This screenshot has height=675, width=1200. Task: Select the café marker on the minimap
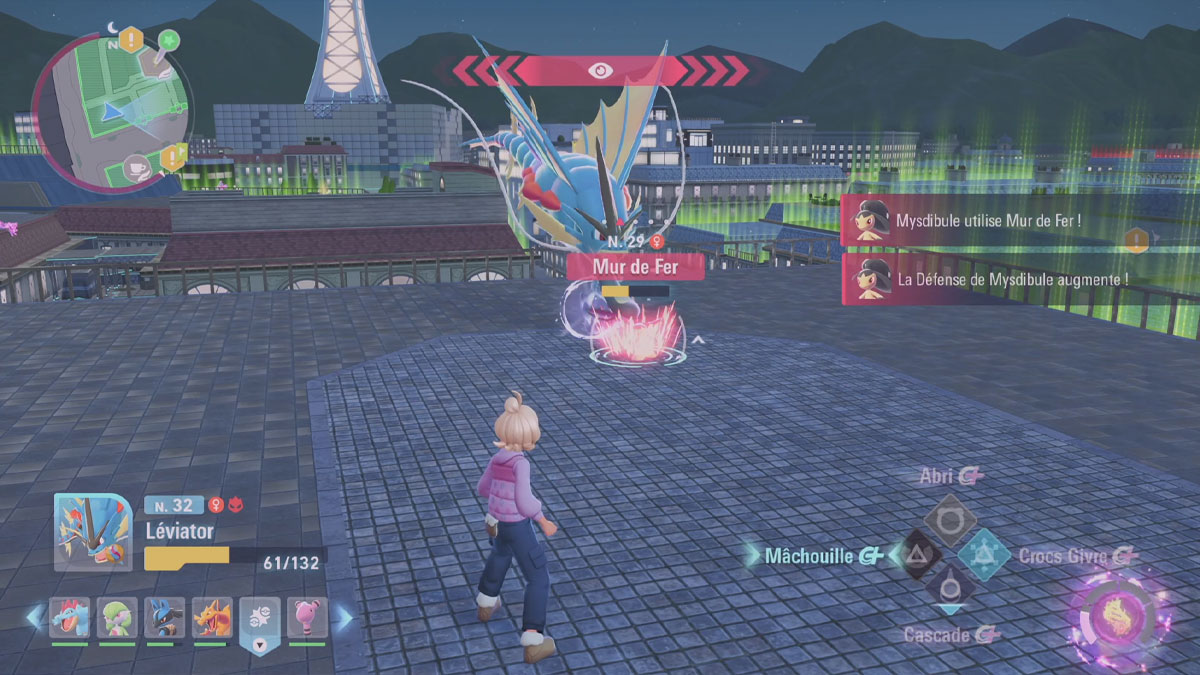coord(137,167)
